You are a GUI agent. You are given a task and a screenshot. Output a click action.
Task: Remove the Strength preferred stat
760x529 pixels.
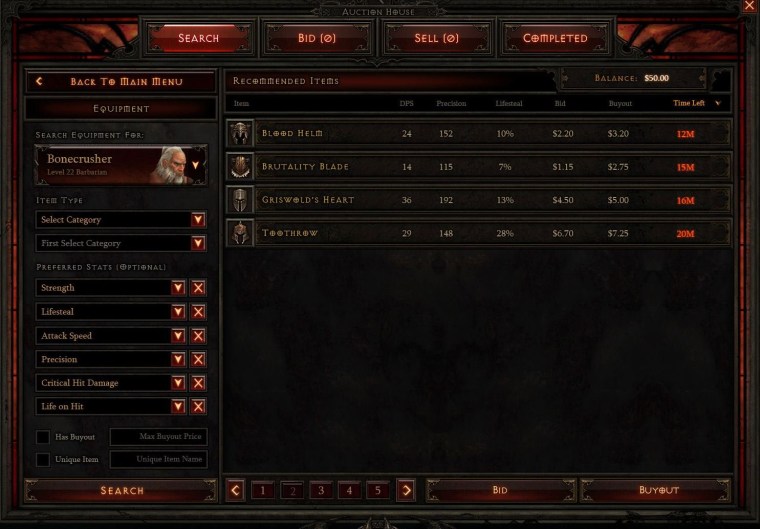point(198,288)
